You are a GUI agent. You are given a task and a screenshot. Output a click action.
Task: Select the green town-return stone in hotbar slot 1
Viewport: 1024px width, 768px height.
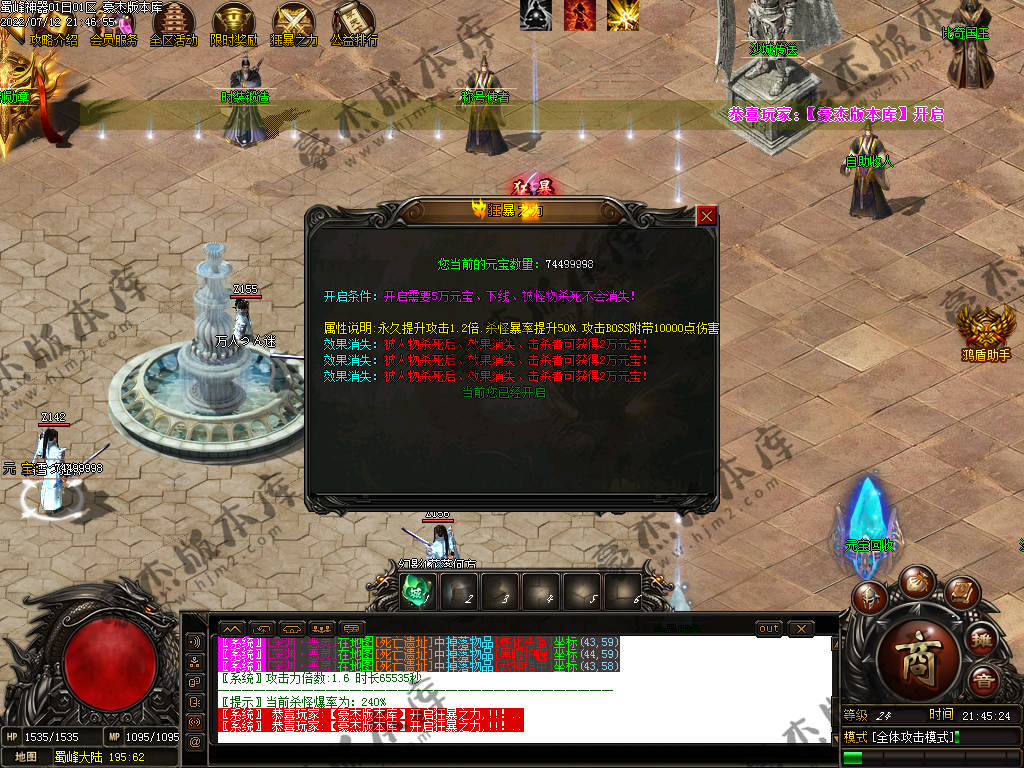click(x=415, y=592)
